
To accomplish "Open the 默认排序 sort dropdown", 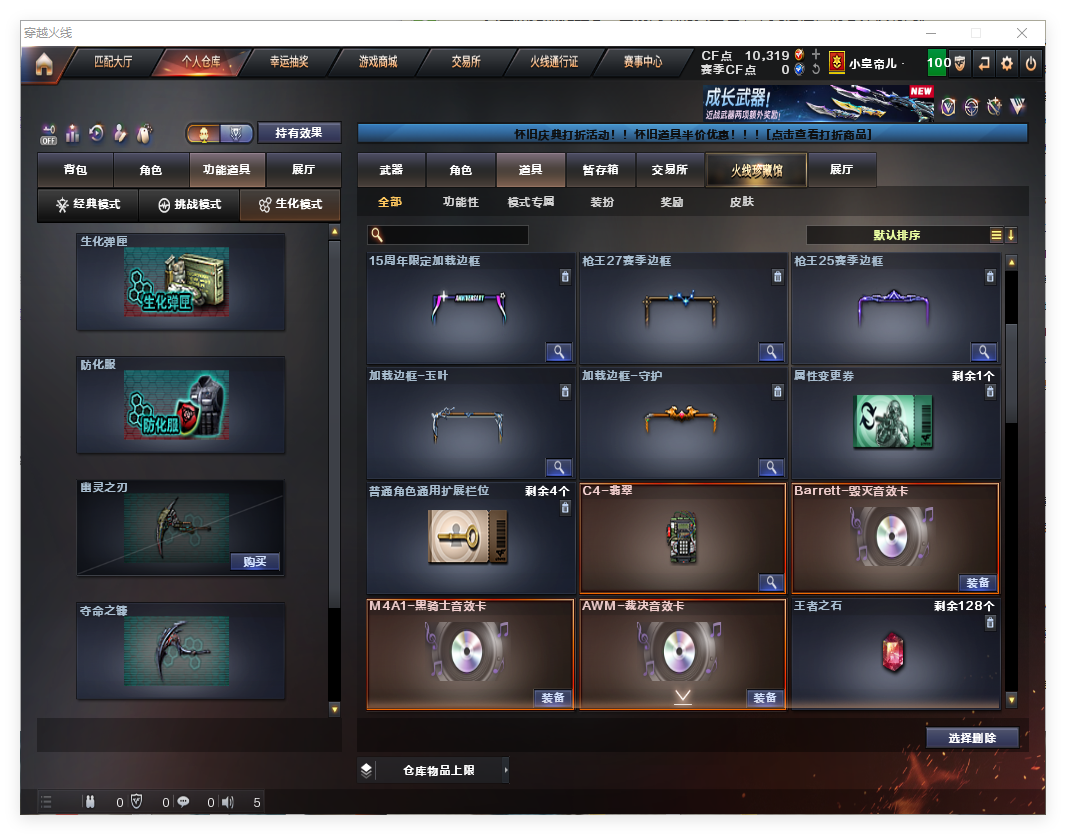I will click(x=896, y=236).
